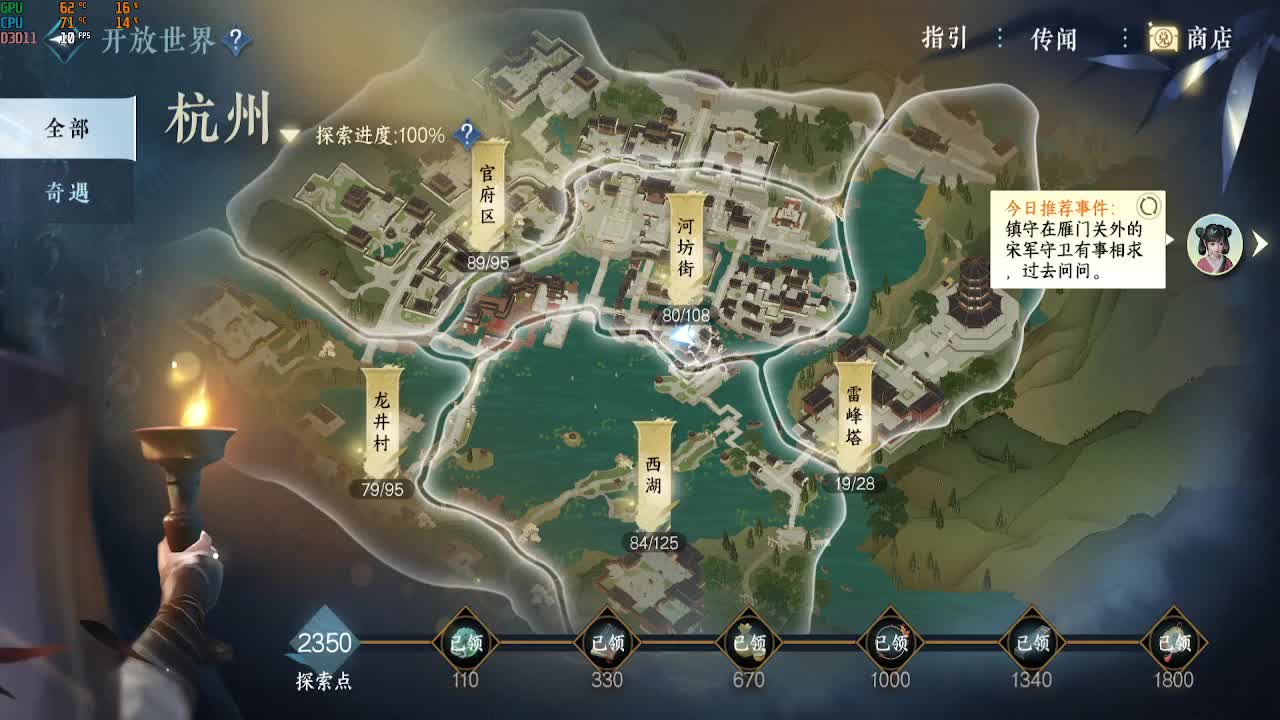This screenshot has height=720, width=1280.
Task: Expand the arrow pointing at the event card
Action: point(1168,240)
